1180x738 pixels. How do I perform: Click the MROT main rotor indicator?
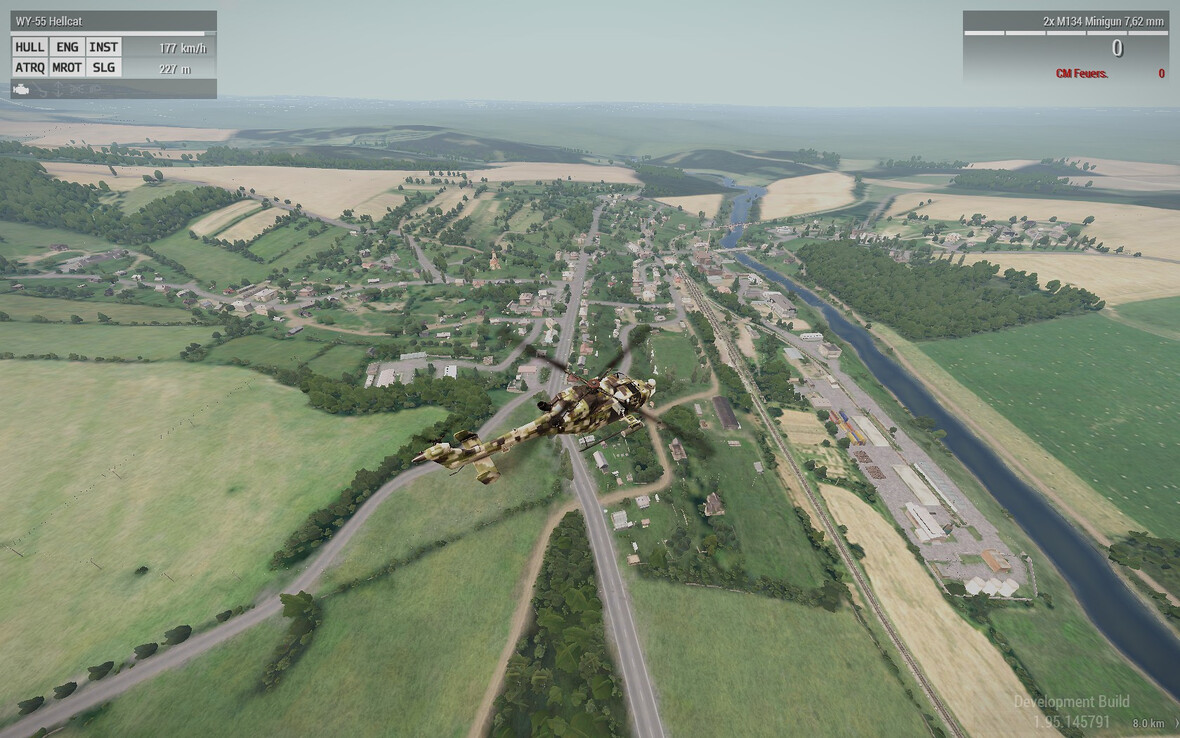(x=67, y=68)
